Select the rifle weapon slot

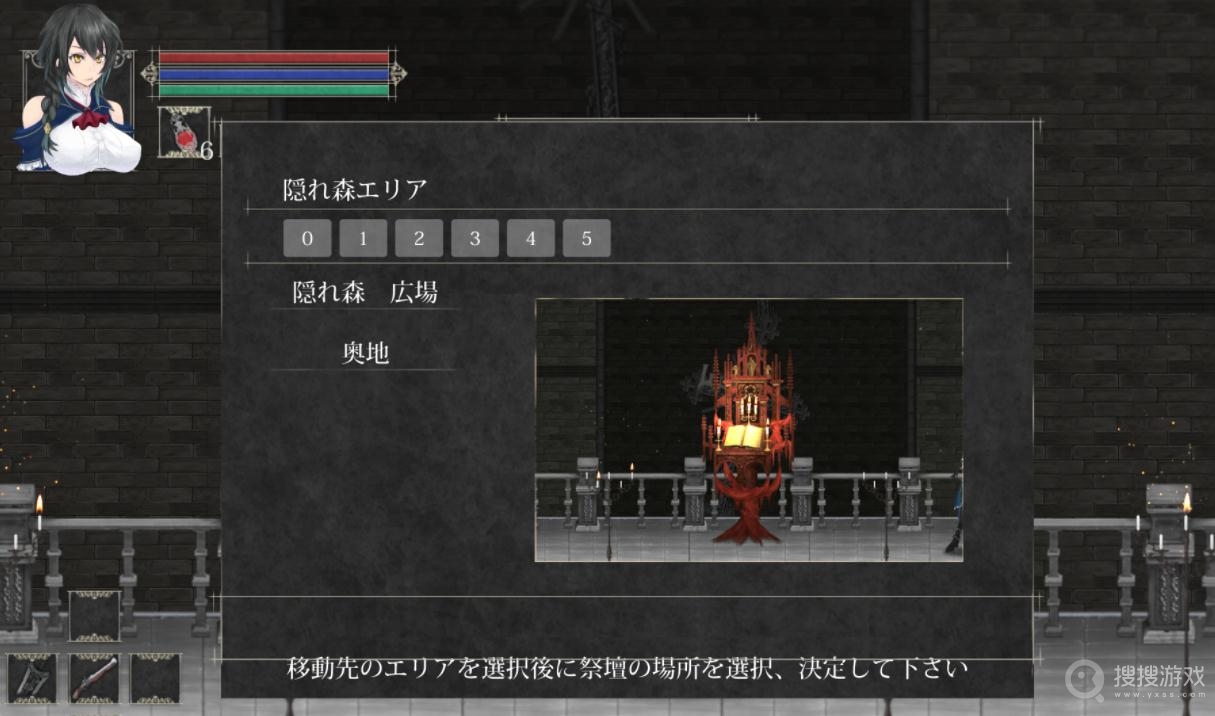(94, 679)
